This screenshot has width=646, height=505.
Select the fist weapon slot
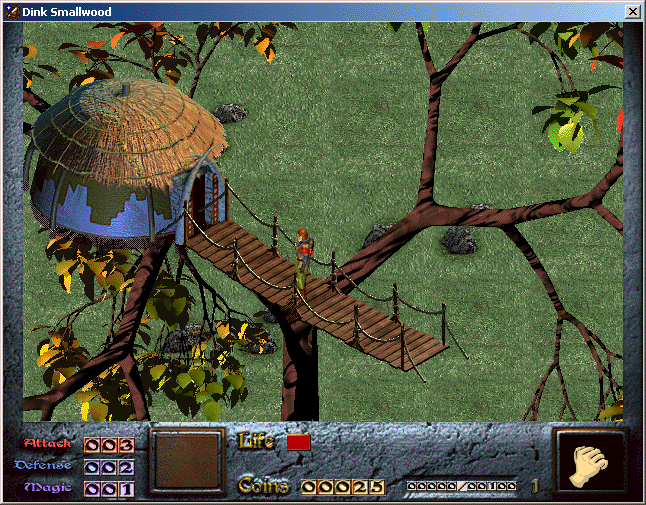589,461
